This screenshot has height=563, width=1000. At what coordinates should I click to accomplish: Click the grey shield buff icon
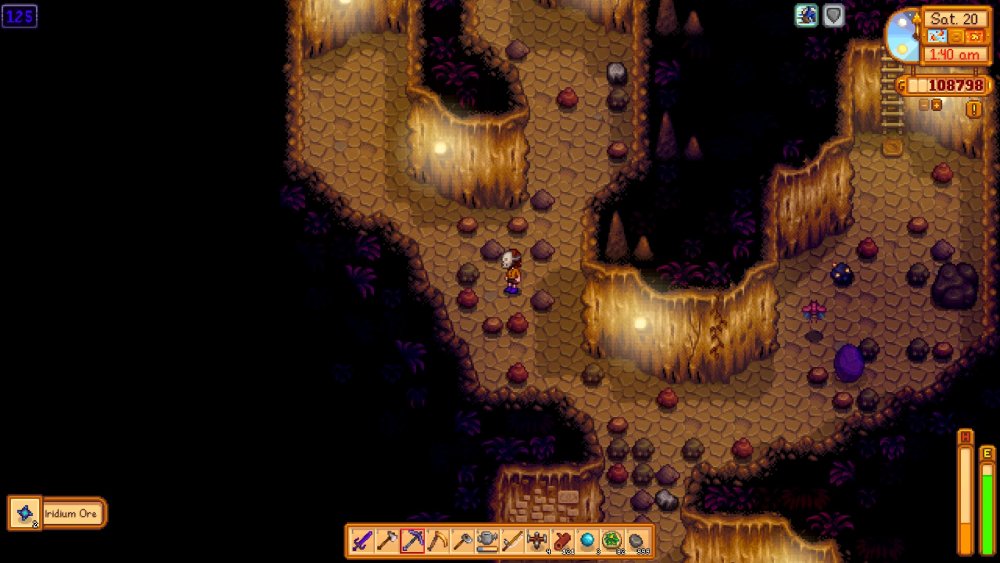click(x=833, y=15)
